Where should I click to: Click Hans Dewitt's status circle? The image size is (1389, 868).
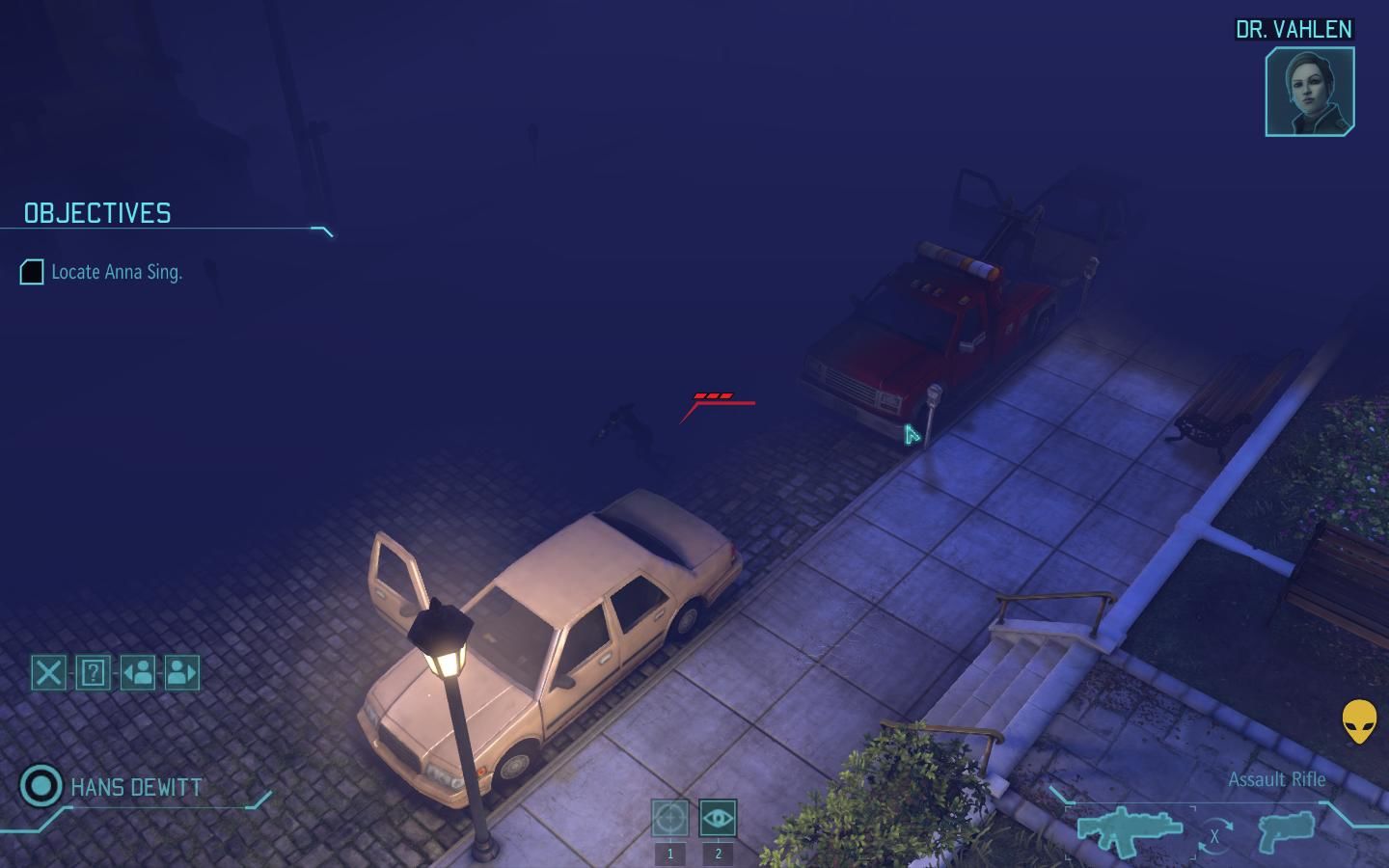coord(41,787)
